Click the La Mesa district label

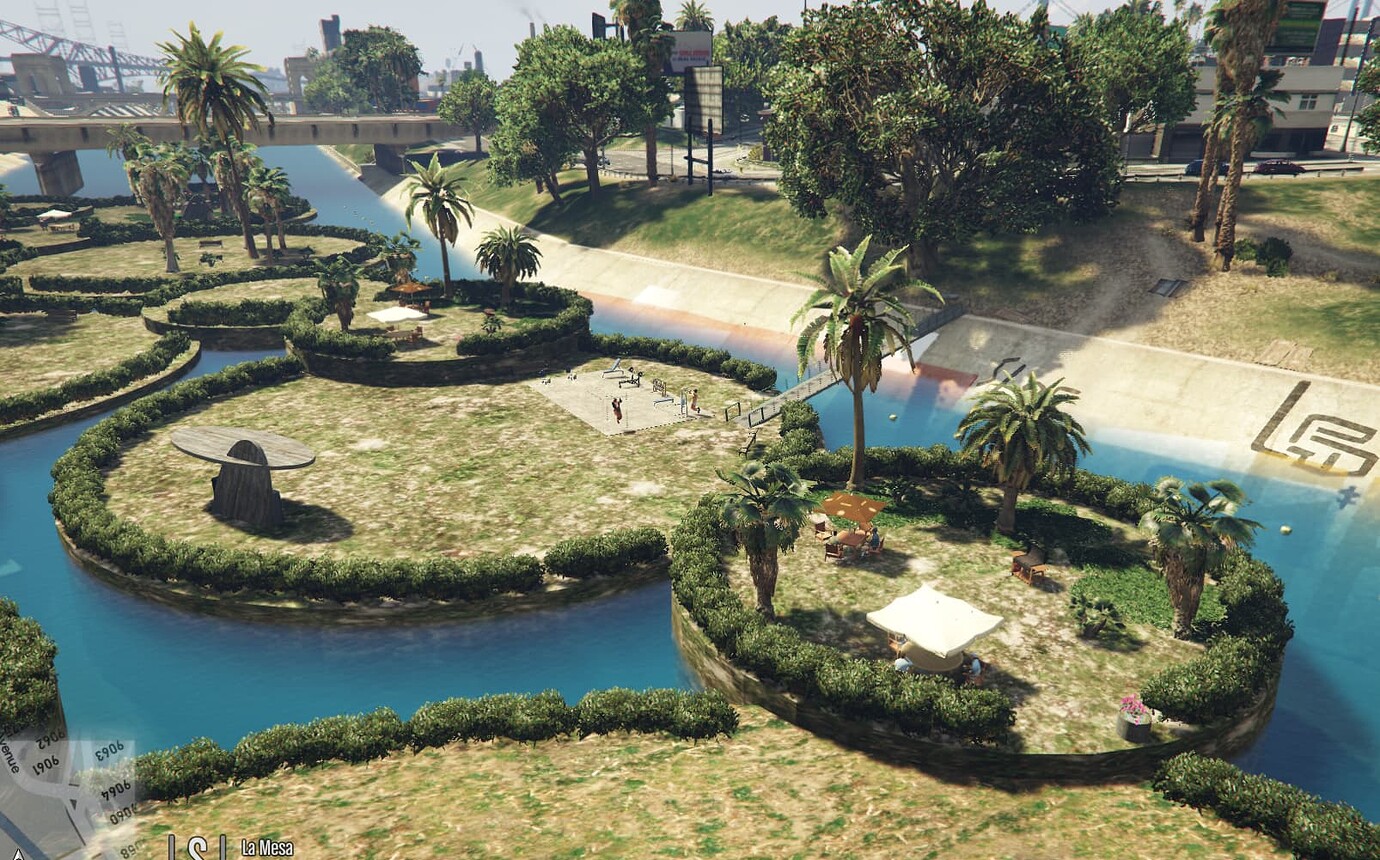pyautogui.click(x=266, y=846)
